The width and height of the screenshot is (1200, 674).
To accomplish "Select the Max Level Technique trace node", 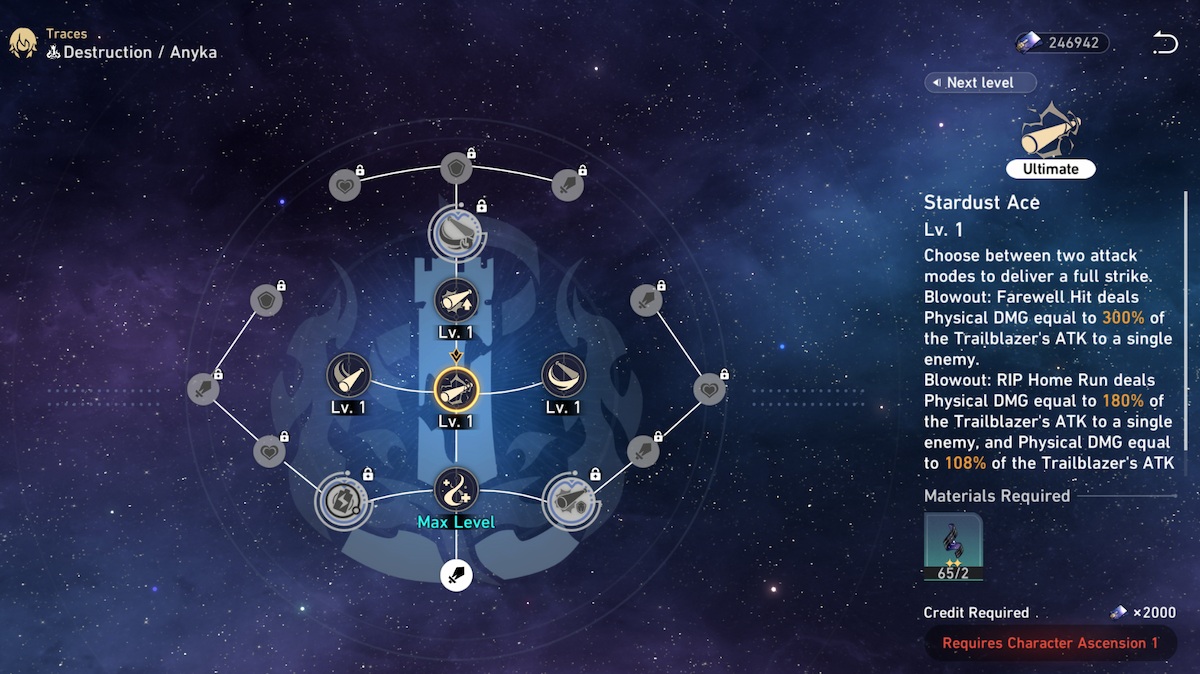I will coord(456,490).
